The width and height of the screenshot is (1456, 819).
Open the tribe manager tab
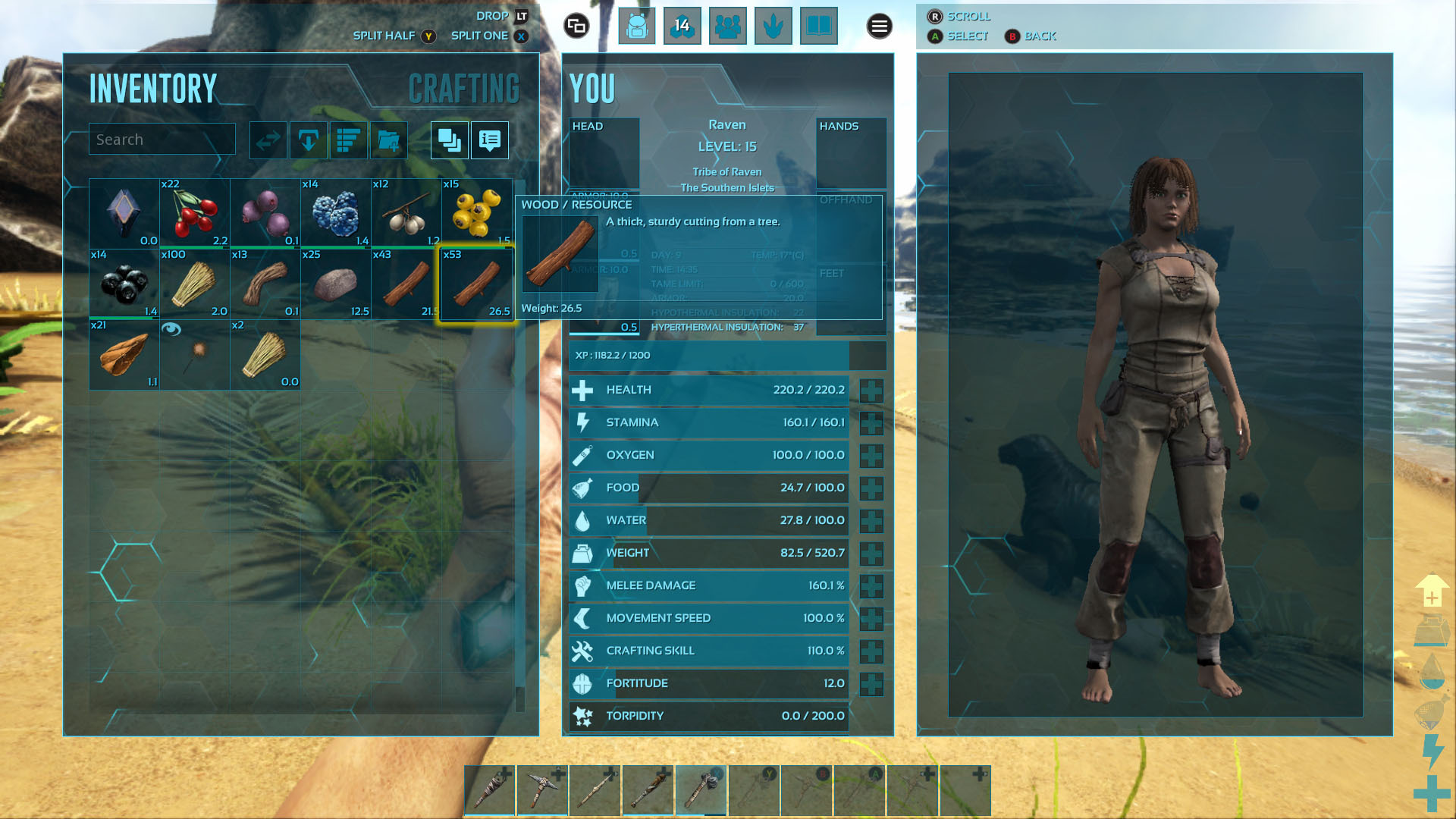coord(727,27)
